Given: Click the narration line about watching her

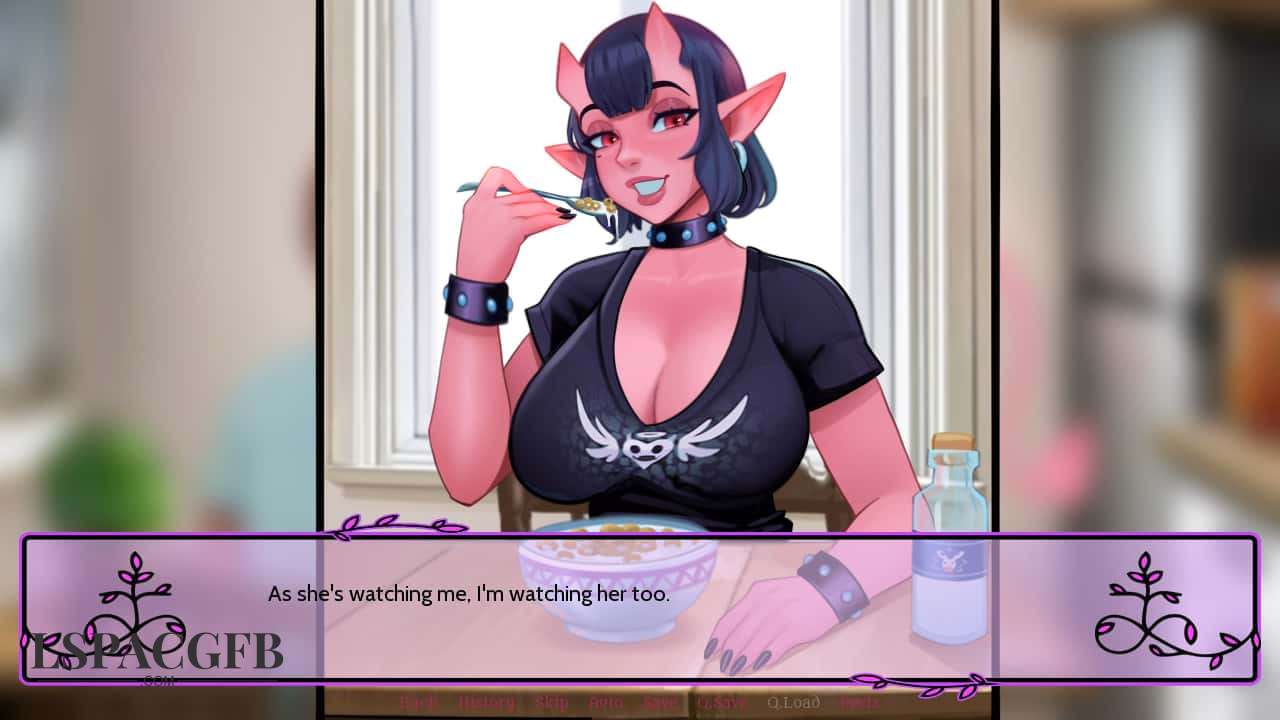Looking at the screenshot, I should point(469,593).
